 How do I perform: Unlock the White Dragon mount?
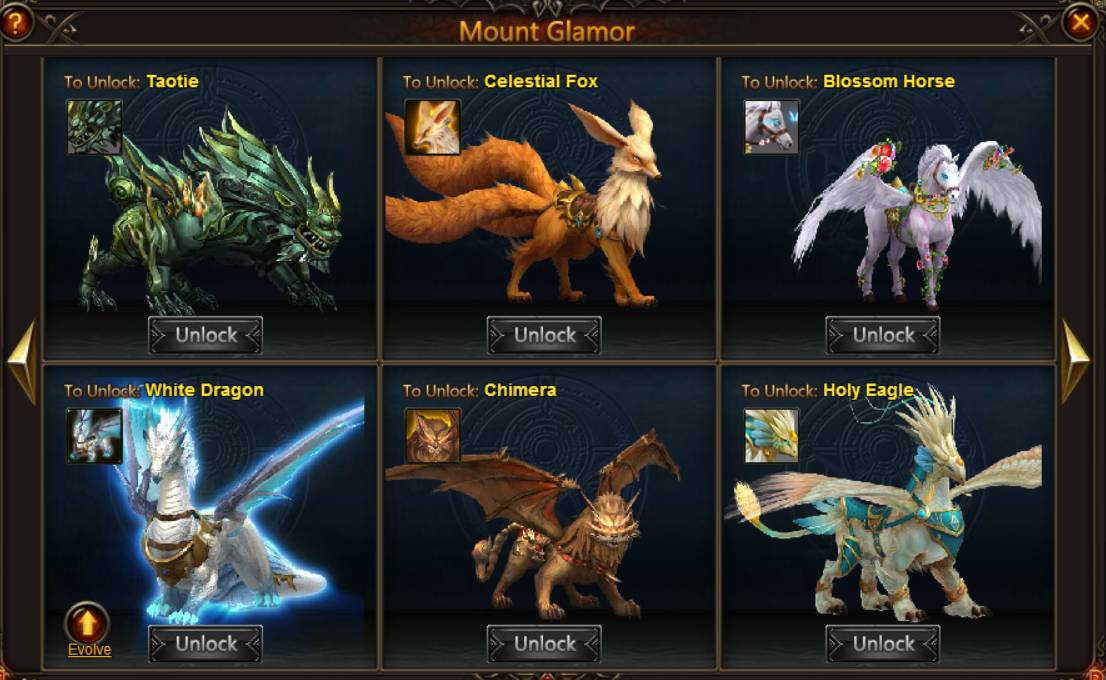(x=206, y=644)
